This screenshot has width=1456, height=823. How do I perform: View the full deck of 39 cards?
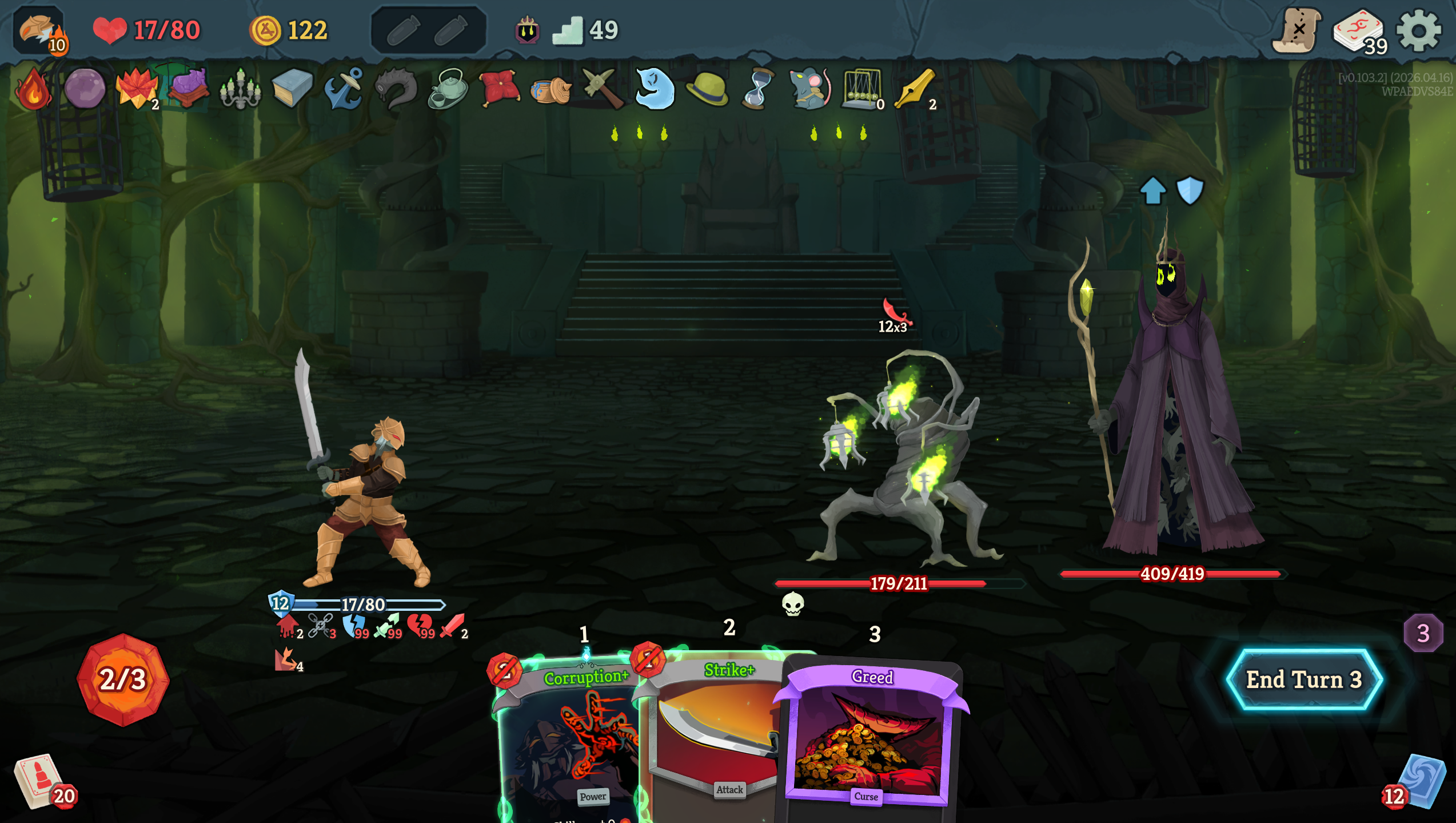(1358, 32)
